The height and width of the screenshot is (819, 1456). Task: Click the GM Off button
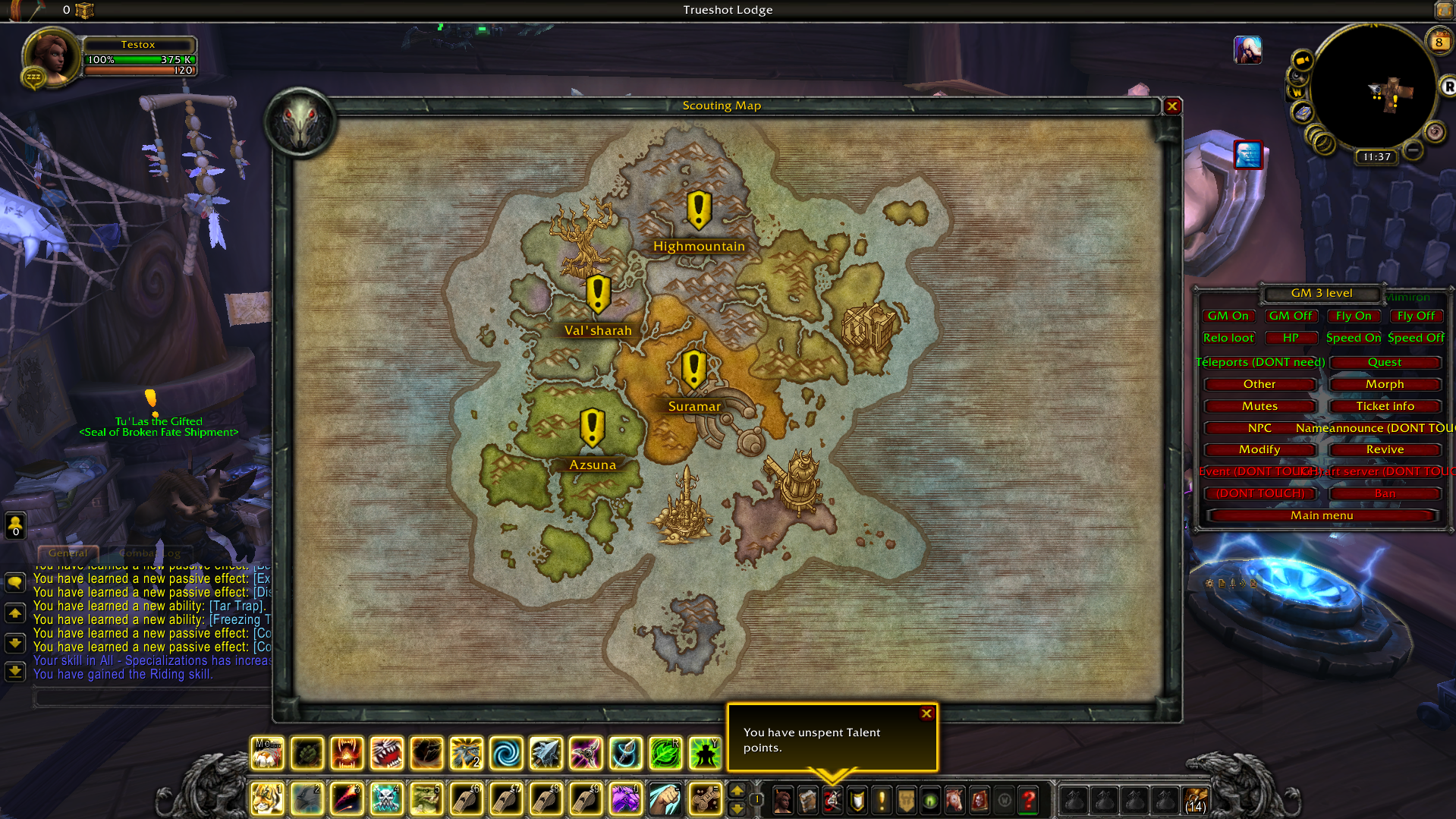point(1290,316)
